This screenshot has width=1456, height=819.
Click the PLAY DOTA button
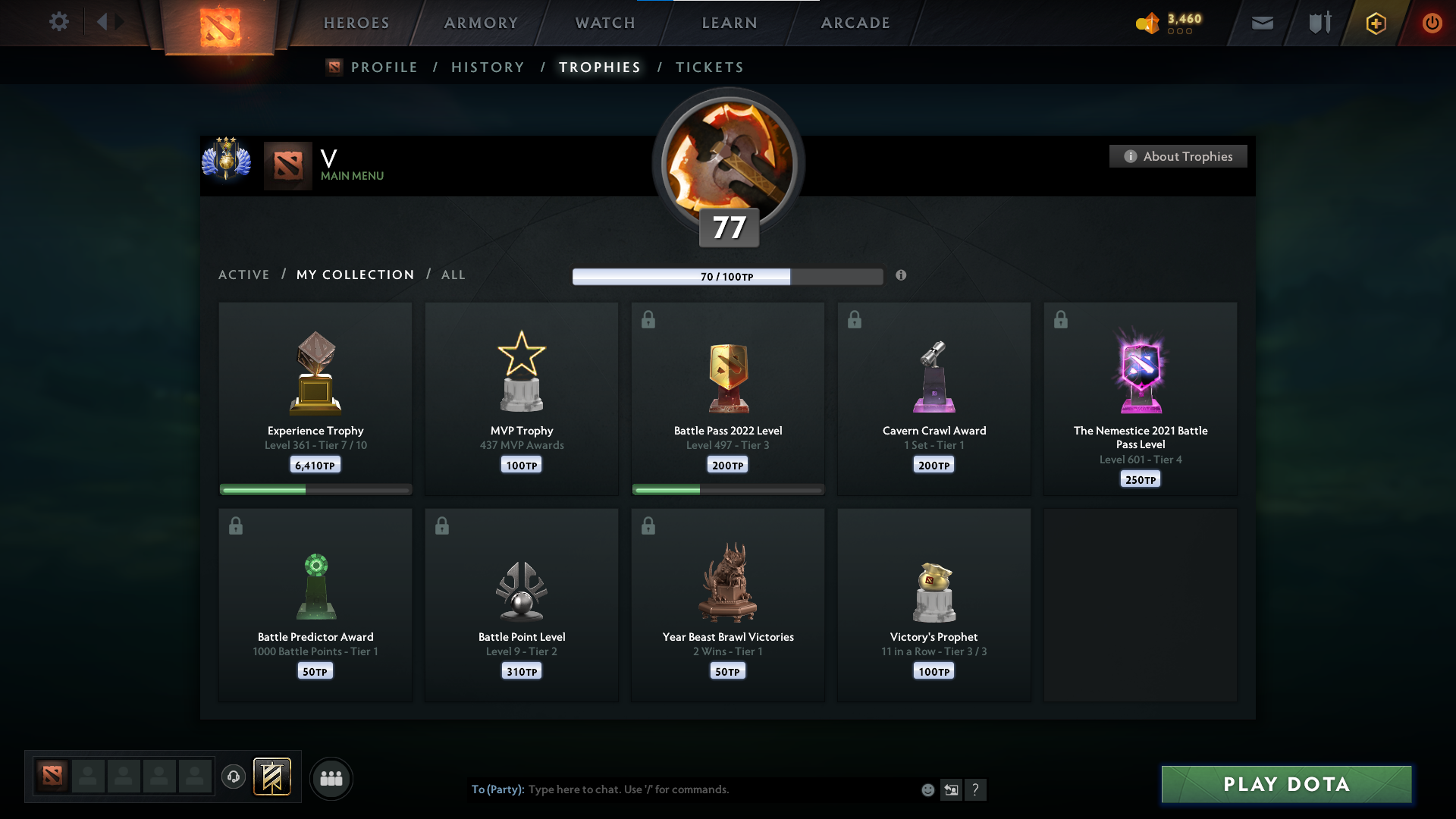pyautogui.click(x=1285, y=785)
